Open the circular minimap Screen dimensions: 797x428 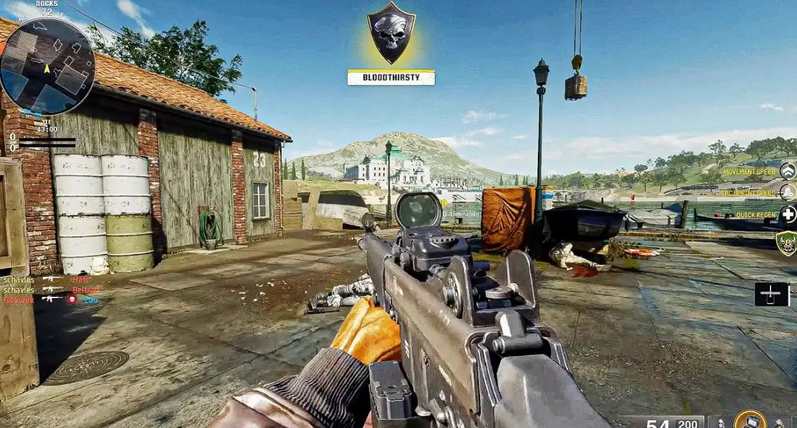(47, 62)
